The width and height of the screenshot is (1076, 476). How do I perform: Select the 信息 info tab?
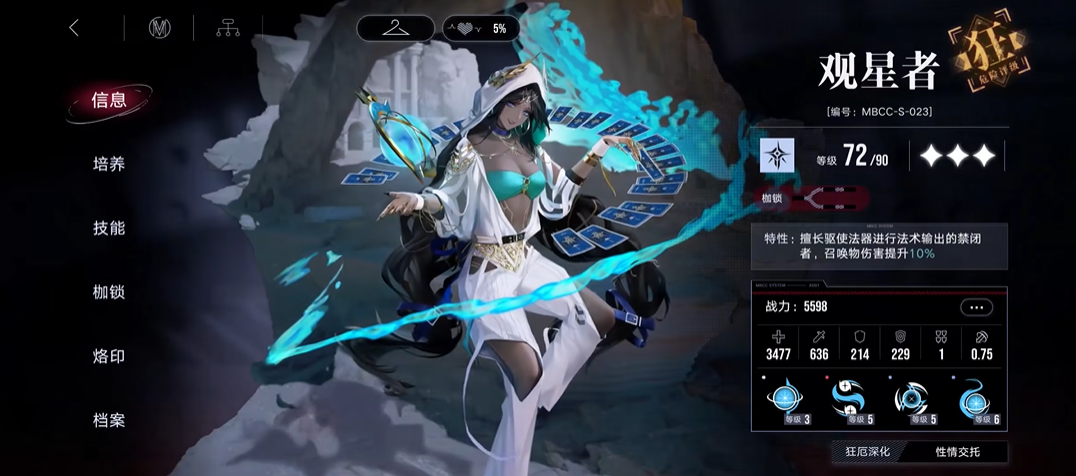pyautogui.click(x=109, y=100)
